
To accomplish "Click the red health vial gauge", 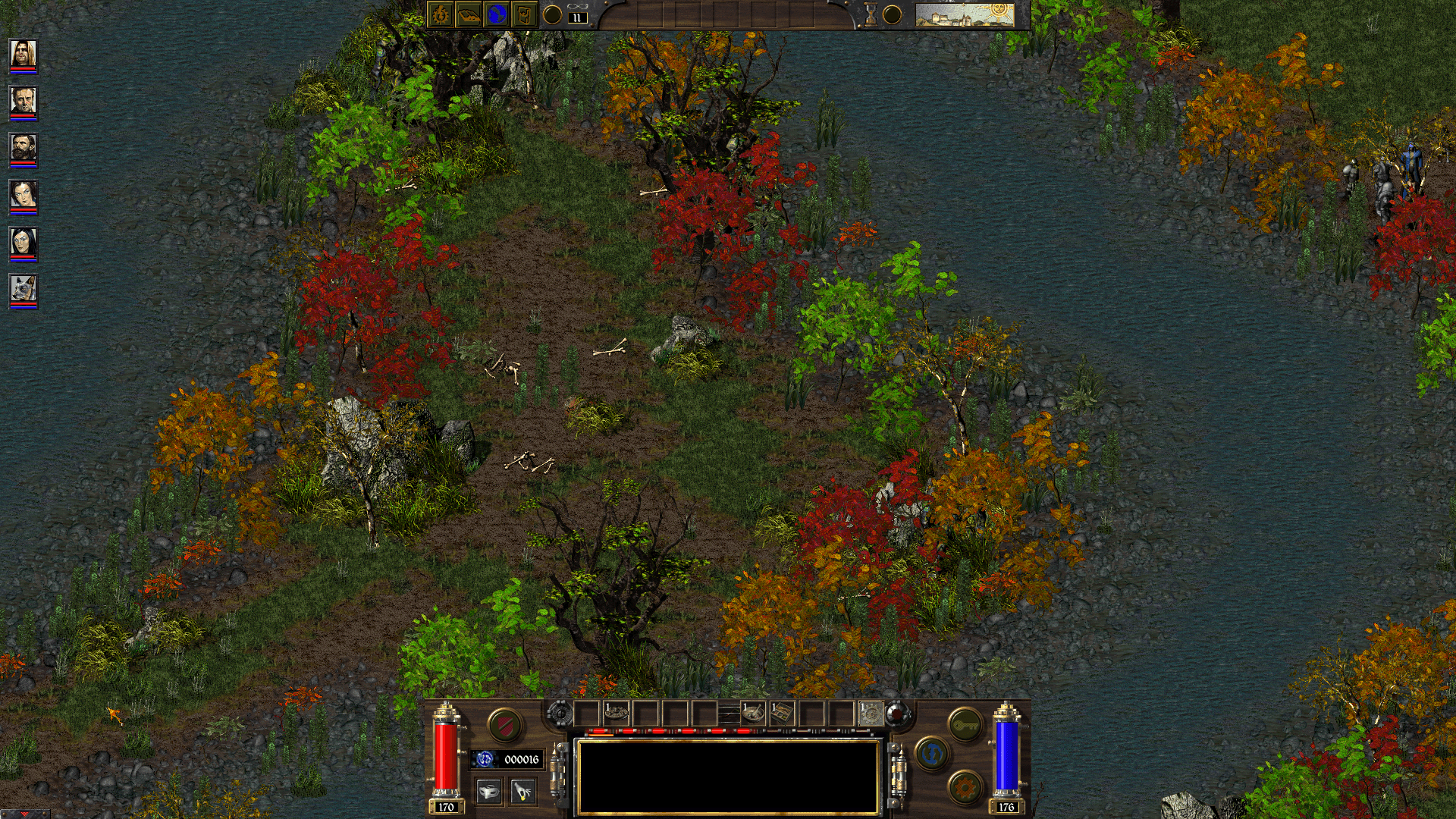I will (444, 754).
